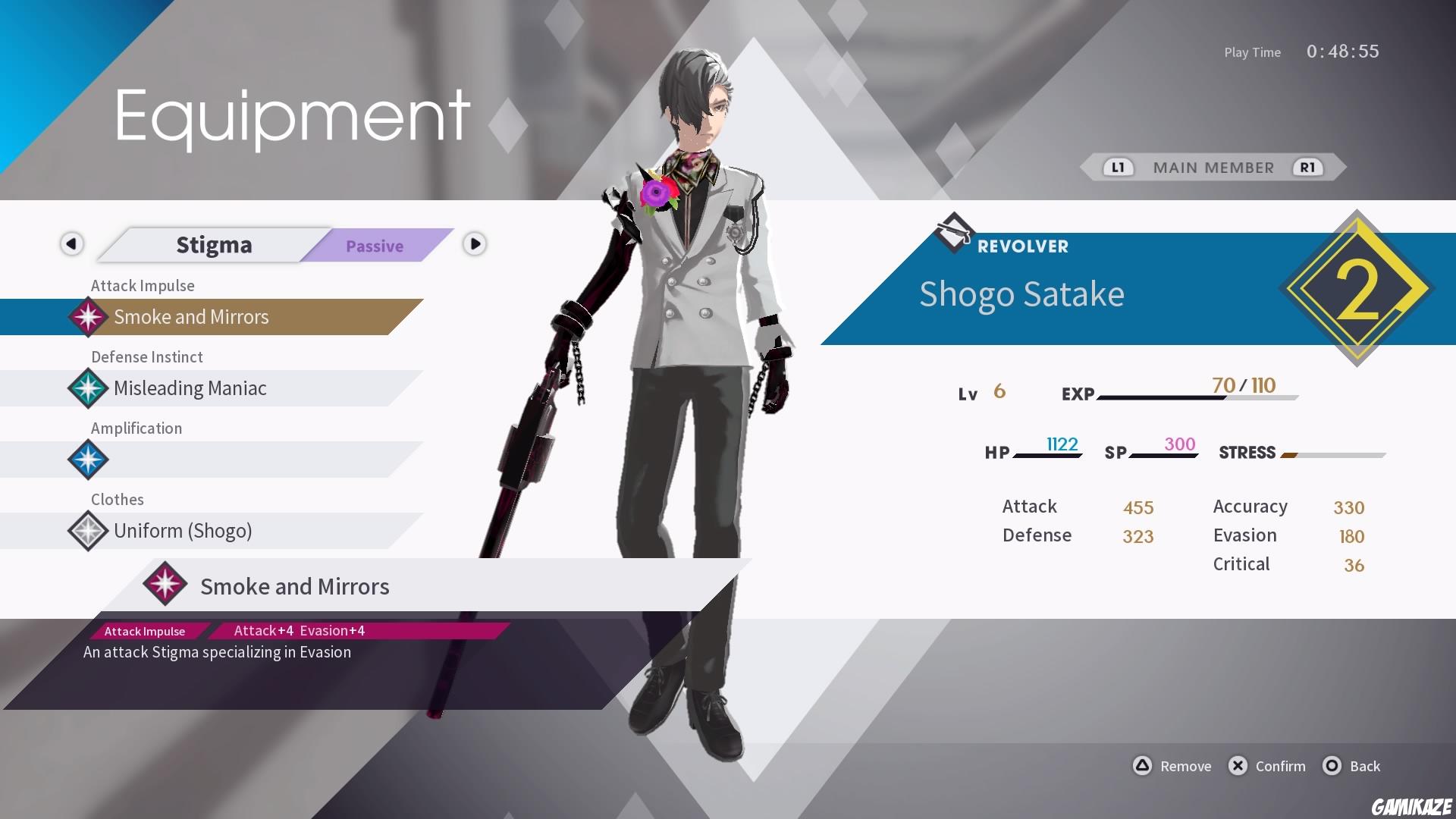Click the Smoke and Mirrors detail panel icon
The image size is (1456, 819).
165,584
